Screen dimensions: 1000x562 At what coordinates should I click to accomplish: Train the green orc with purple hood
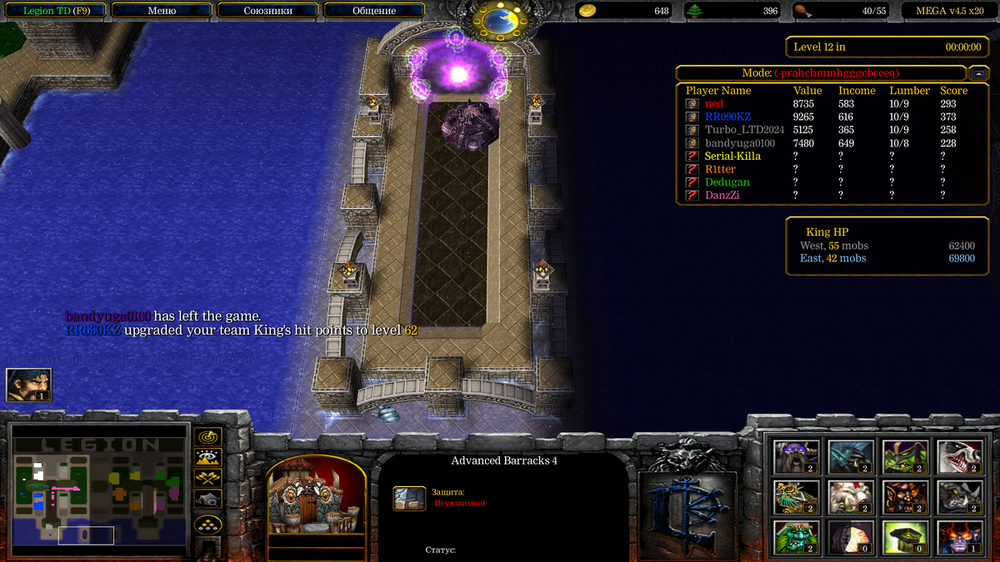pyautogui.click(x=904, y=456)
